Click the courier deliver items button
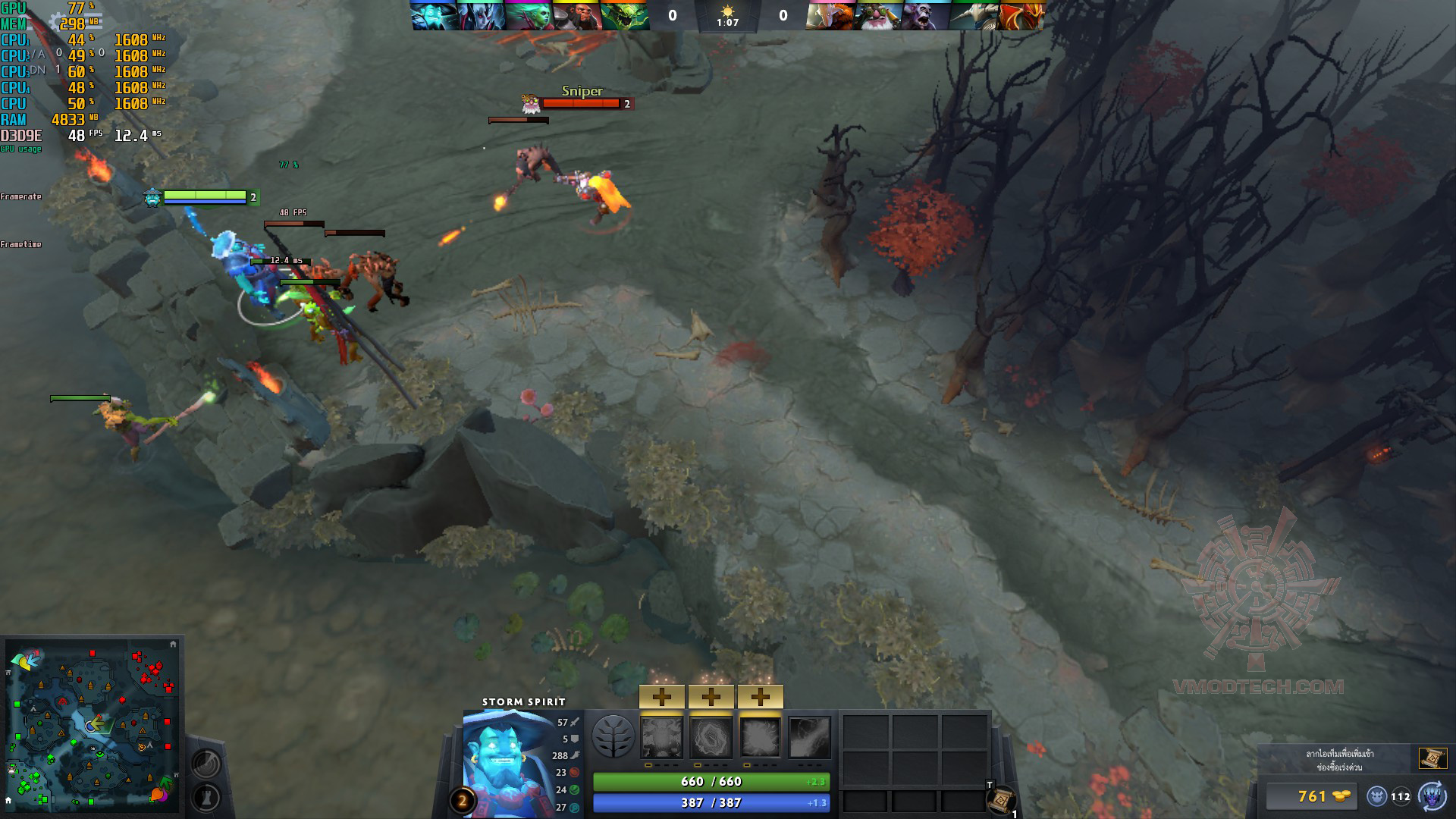 point(1432,796)
